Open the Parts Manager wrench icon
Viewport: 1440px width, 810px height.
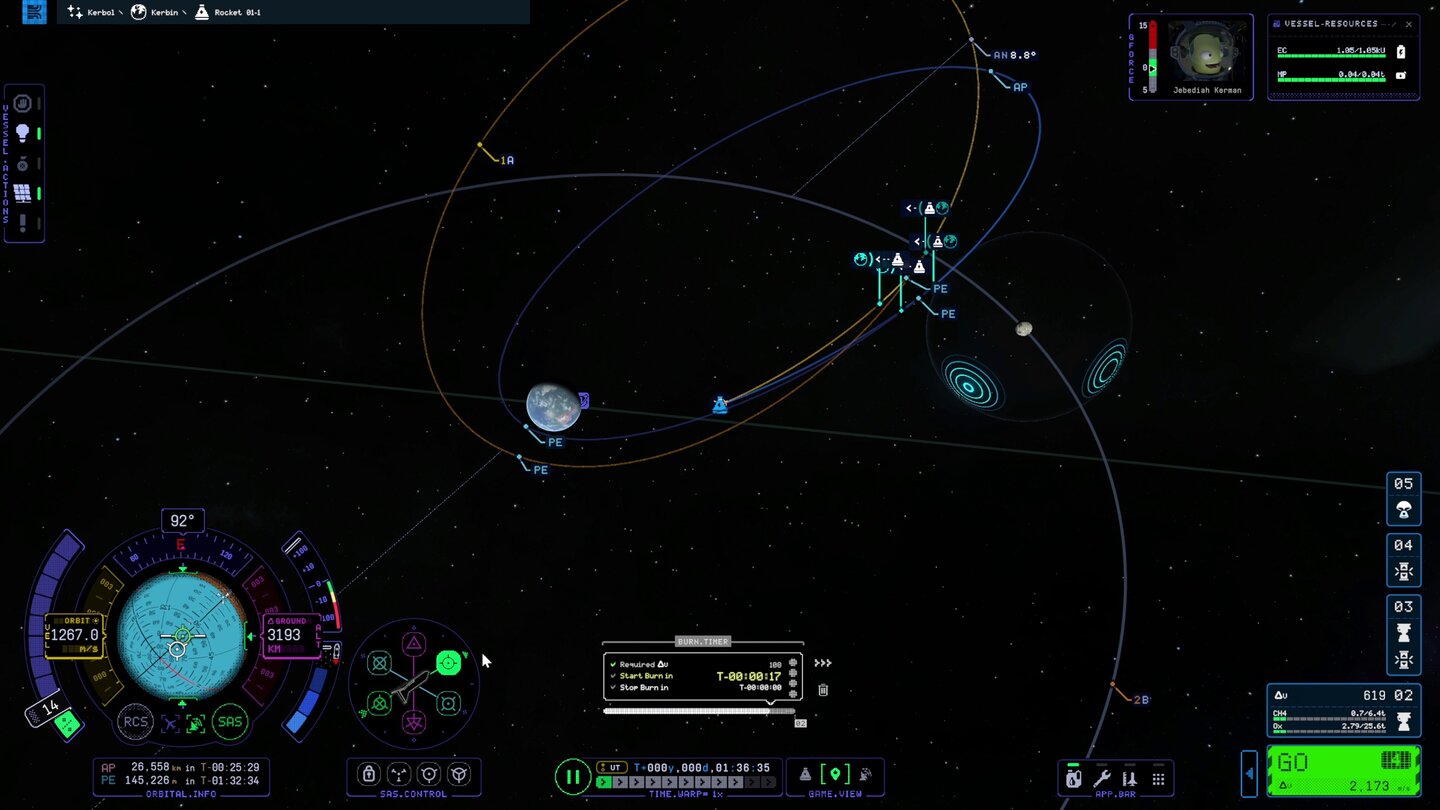click(1101, 777)
